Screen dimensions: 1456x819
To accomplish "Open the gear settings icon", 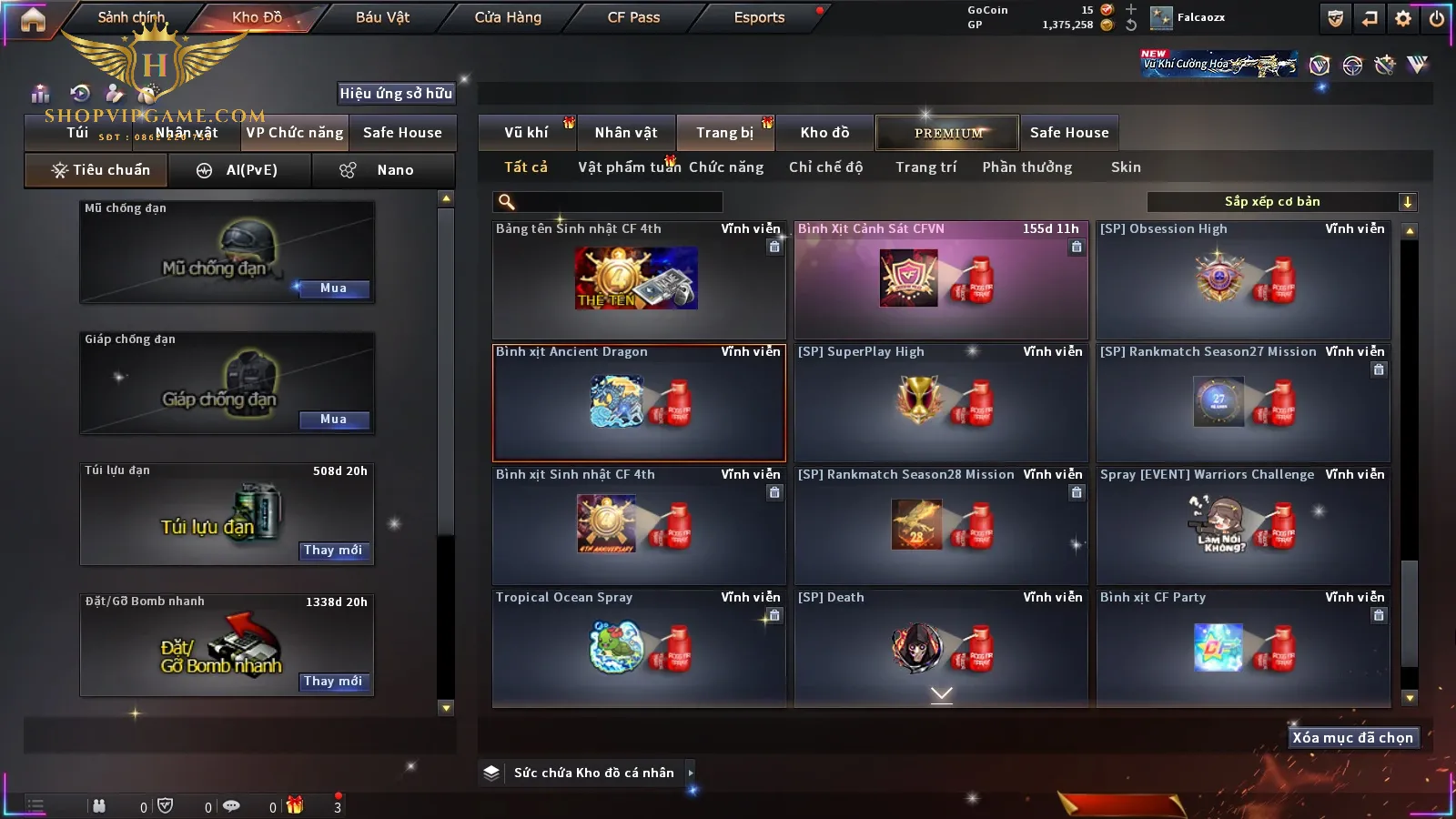I will [x=1403, y=18].
